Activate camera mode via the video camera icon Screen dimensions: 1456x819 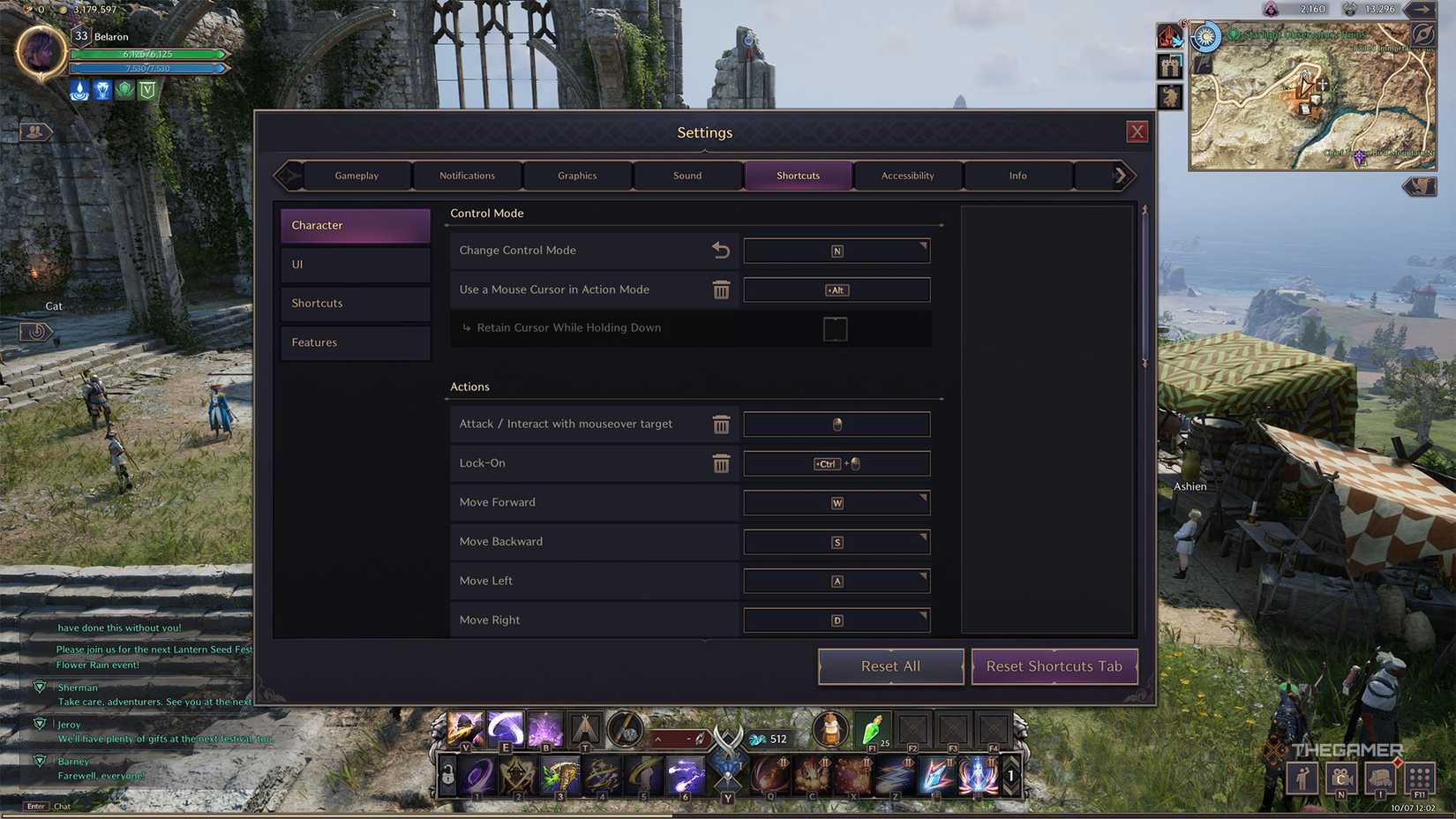[1342, 780]
